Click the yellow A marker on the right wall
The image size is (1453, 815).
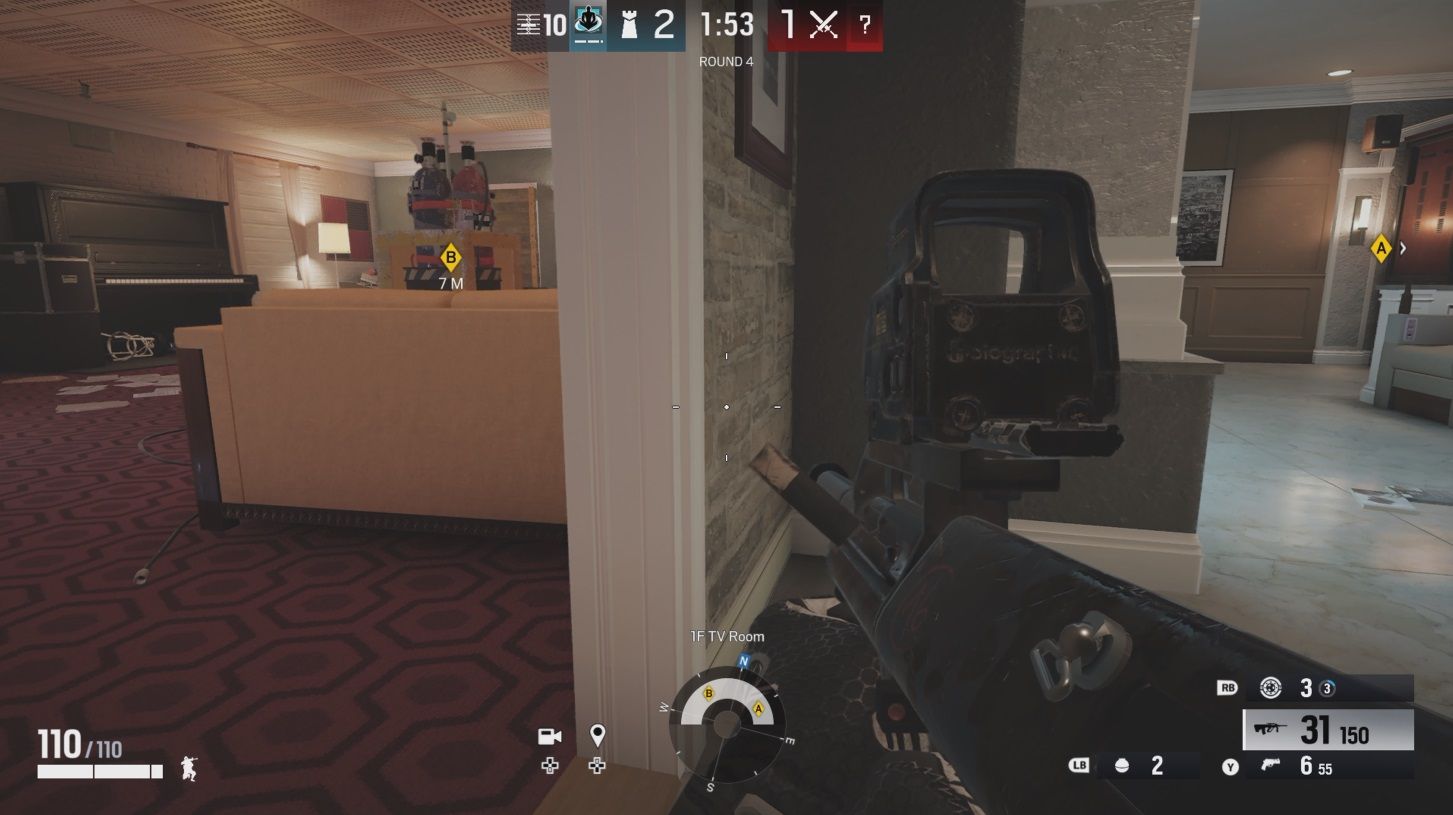1380,250
